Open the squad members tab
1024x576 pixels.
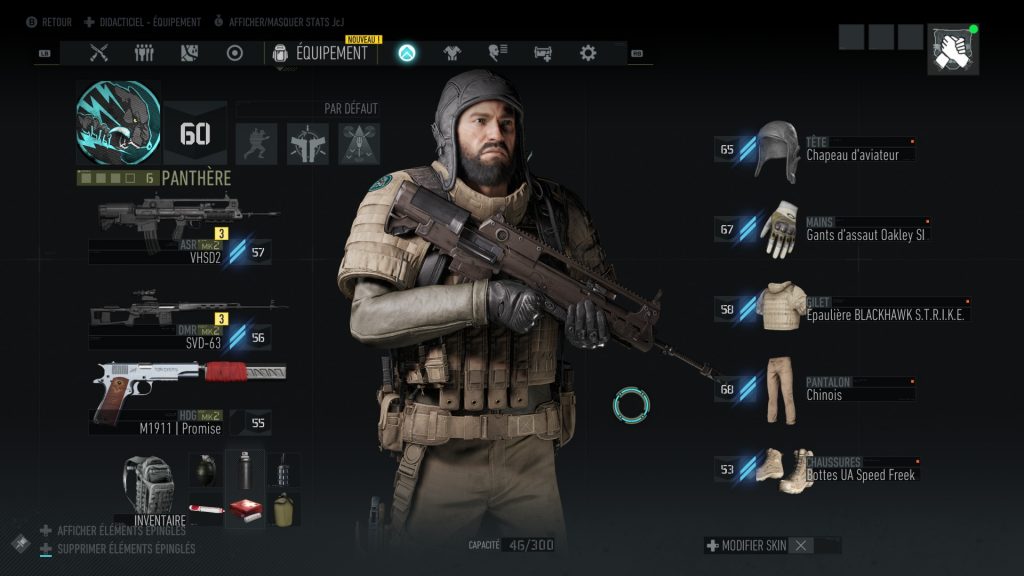click(144, 53)
